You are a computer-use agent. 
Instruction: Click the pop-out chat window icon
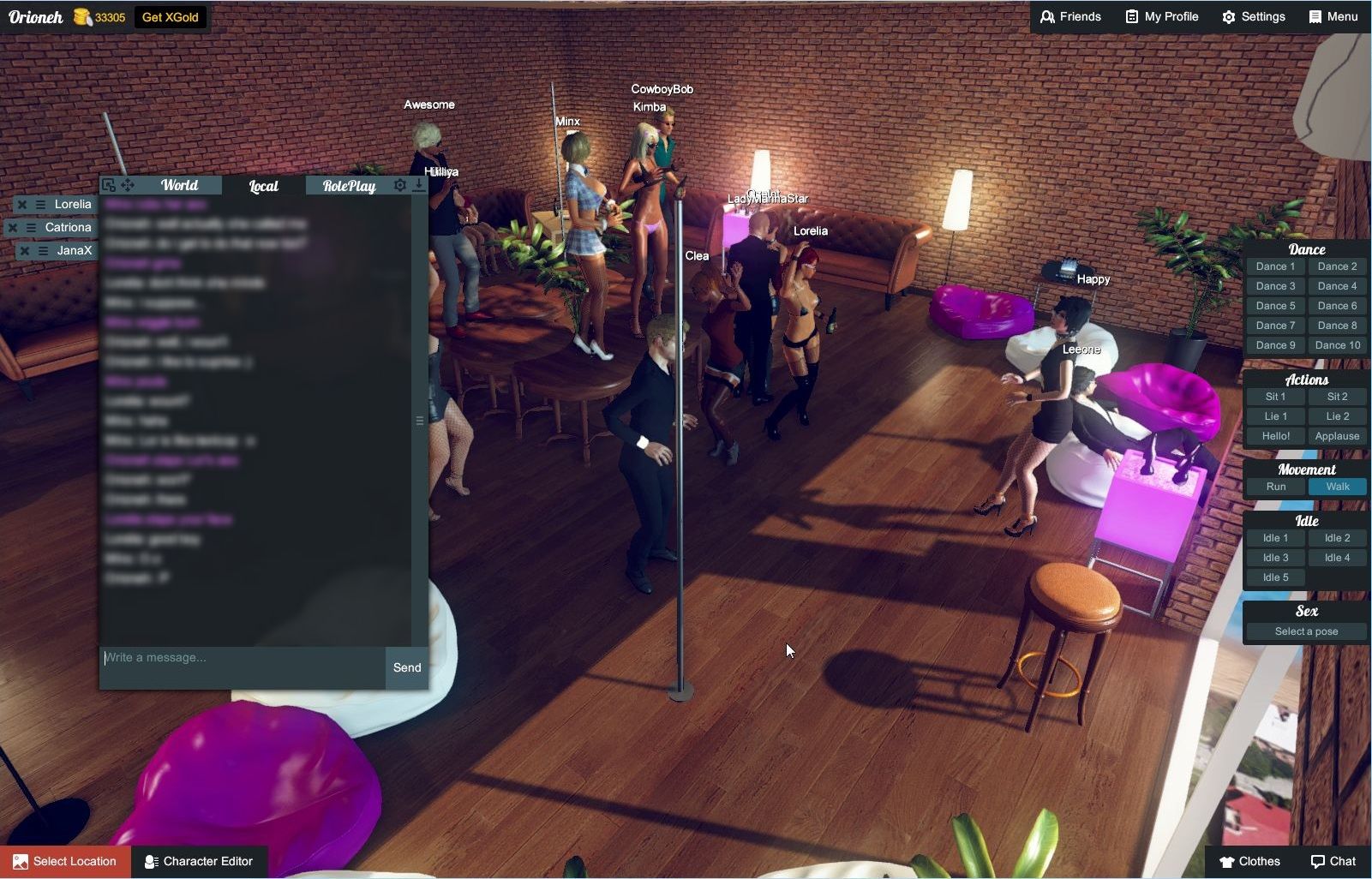(x=108, y=185)
